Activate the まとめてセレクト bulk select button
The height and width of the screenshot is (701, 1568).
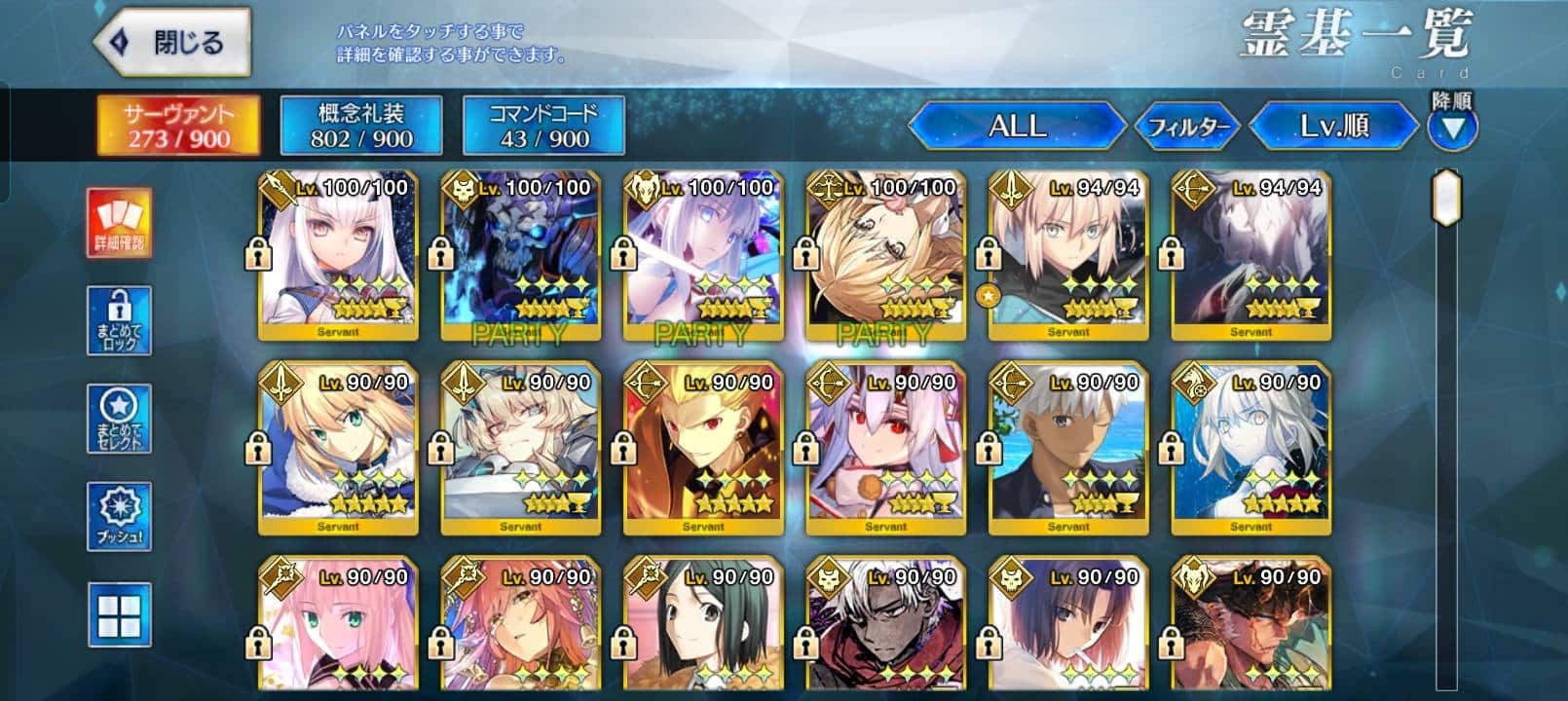(120, 419)
